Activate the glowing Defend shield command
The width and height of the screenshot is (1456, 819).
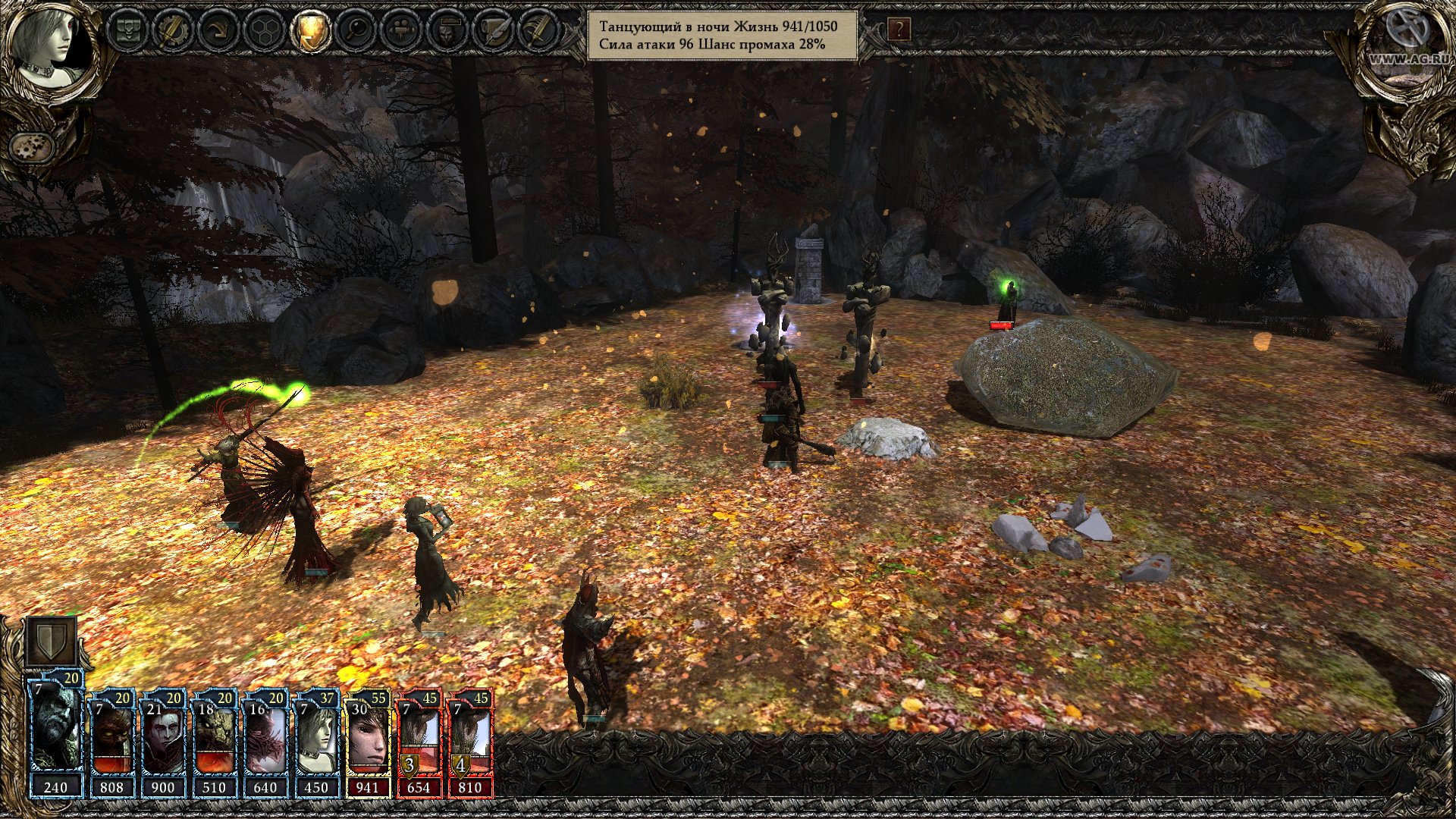(311, 30)
